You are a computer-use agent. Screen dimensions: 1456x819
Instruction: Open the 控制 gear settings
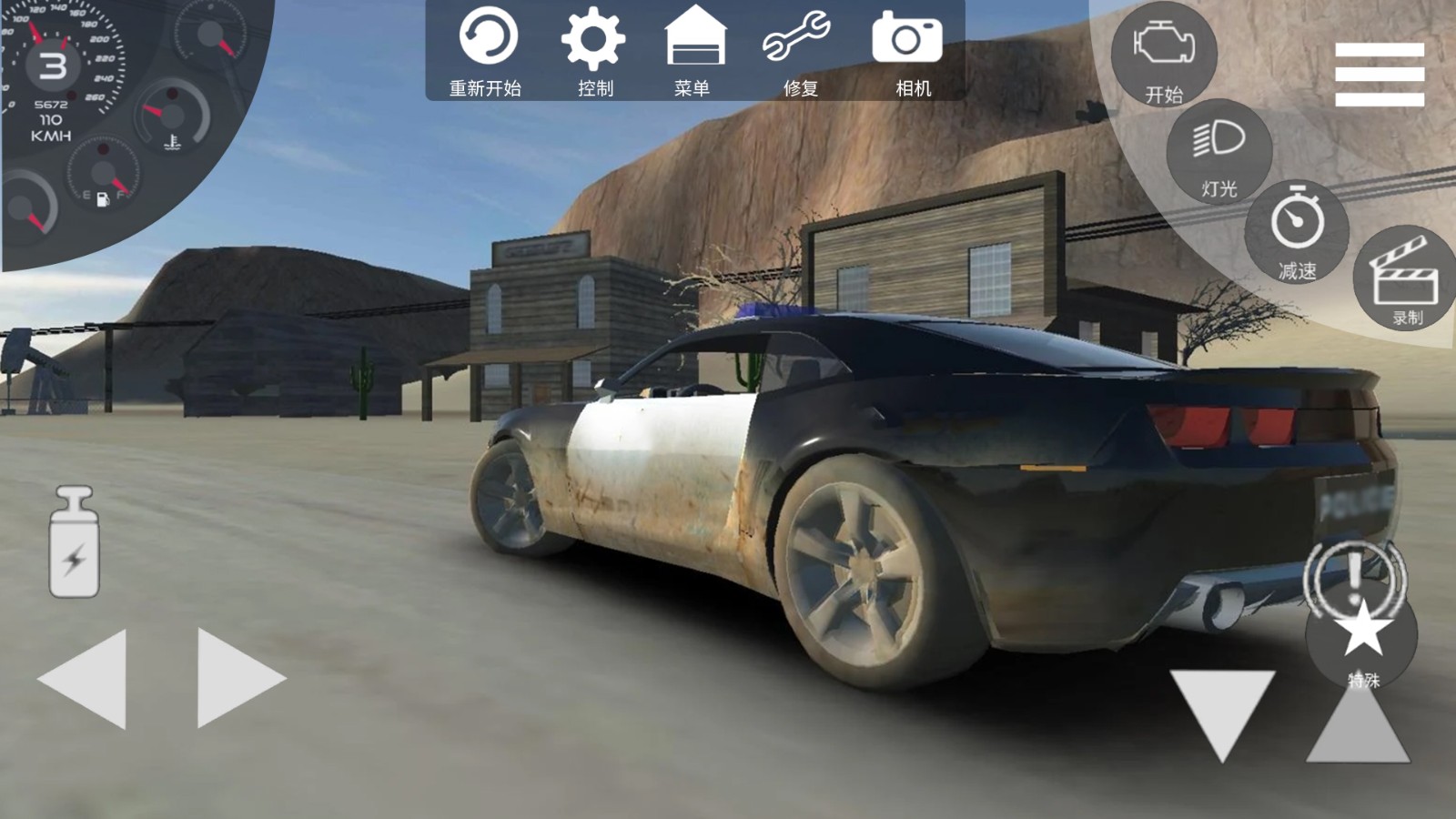click(593, 50)
